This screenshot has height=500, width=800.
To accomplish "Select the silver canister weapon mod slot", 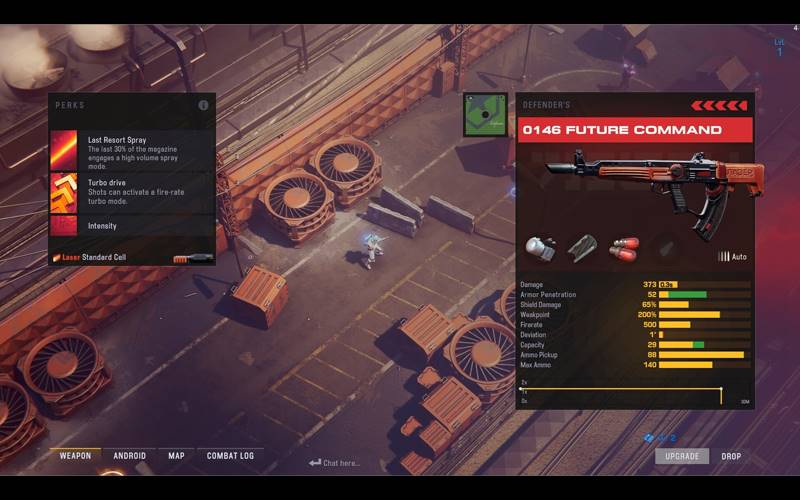I will 541,247.
